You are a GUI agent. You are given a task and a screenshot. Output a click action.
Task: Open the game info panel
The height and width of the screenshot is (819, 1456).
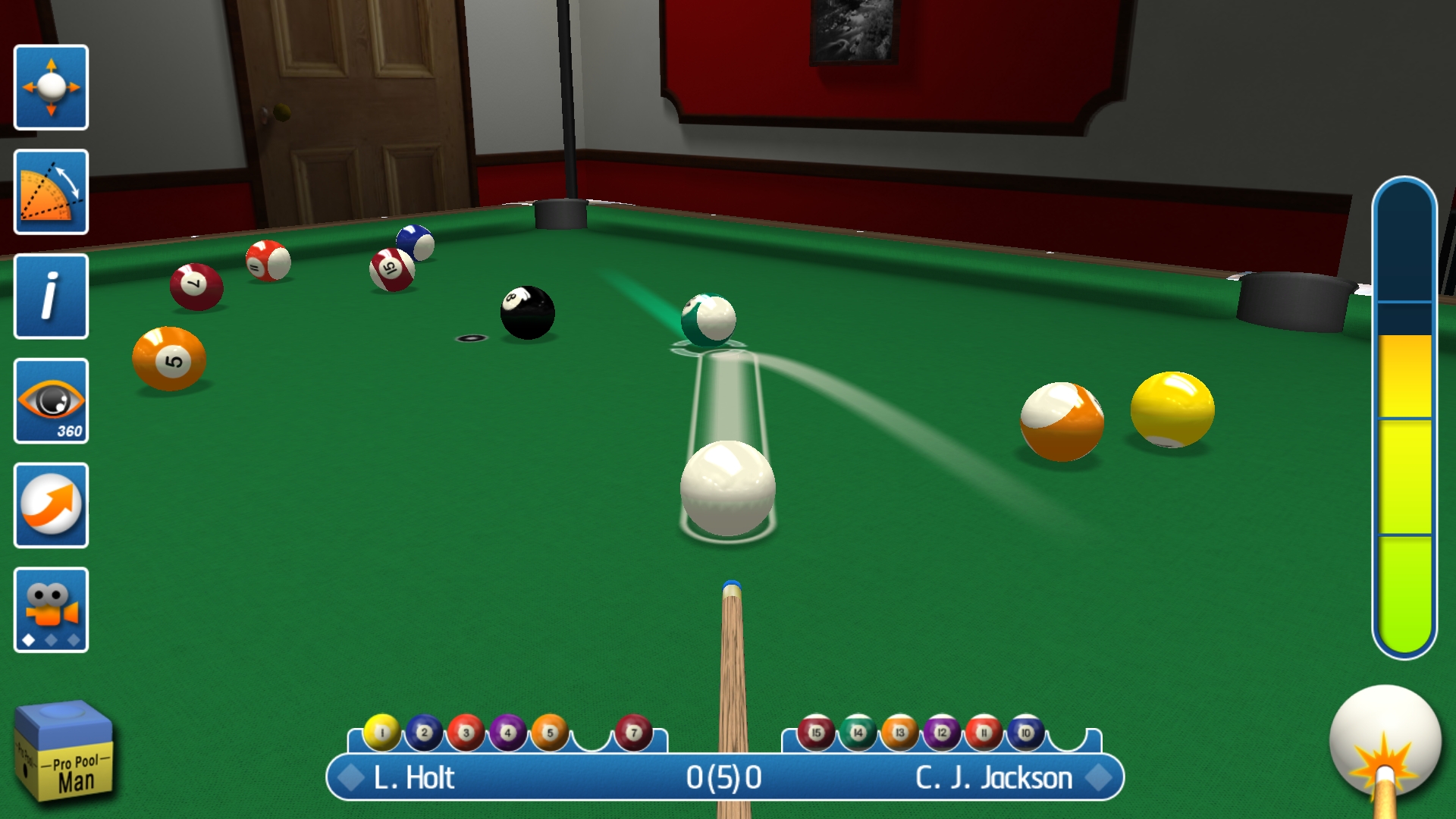pos(51,297)
